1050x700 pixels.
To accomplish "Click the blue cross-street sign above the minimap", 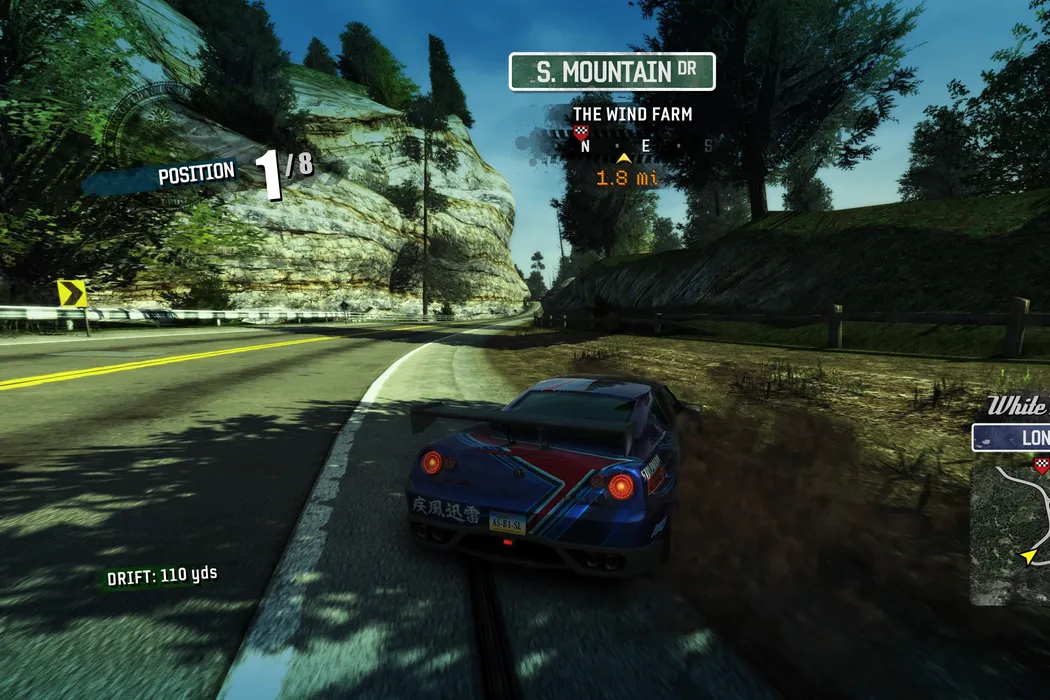I will (1011, 438).
